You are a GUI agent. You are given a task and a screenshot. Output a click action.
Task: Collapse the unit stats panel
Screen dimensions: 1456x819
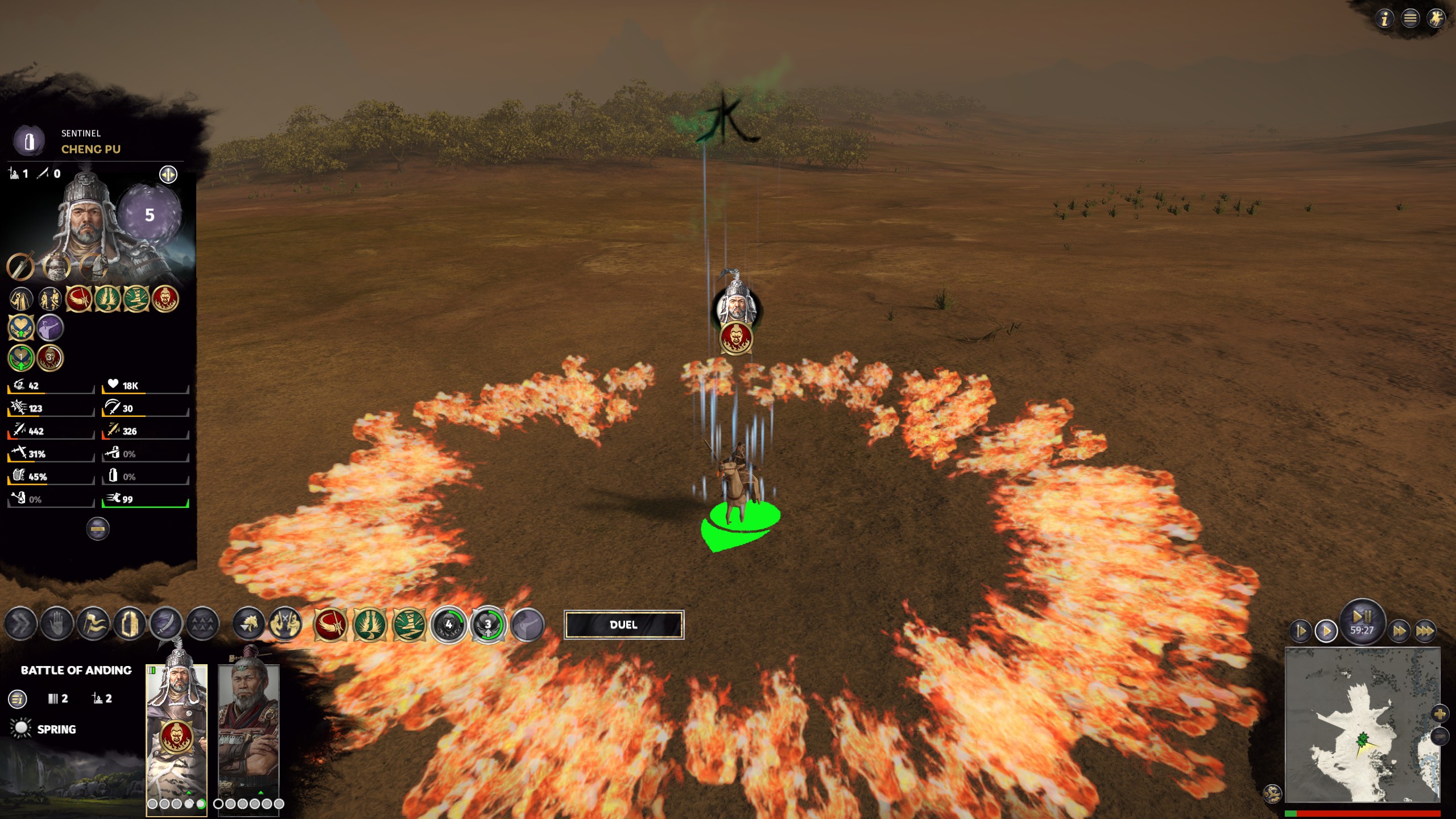(x=97, y=529)
